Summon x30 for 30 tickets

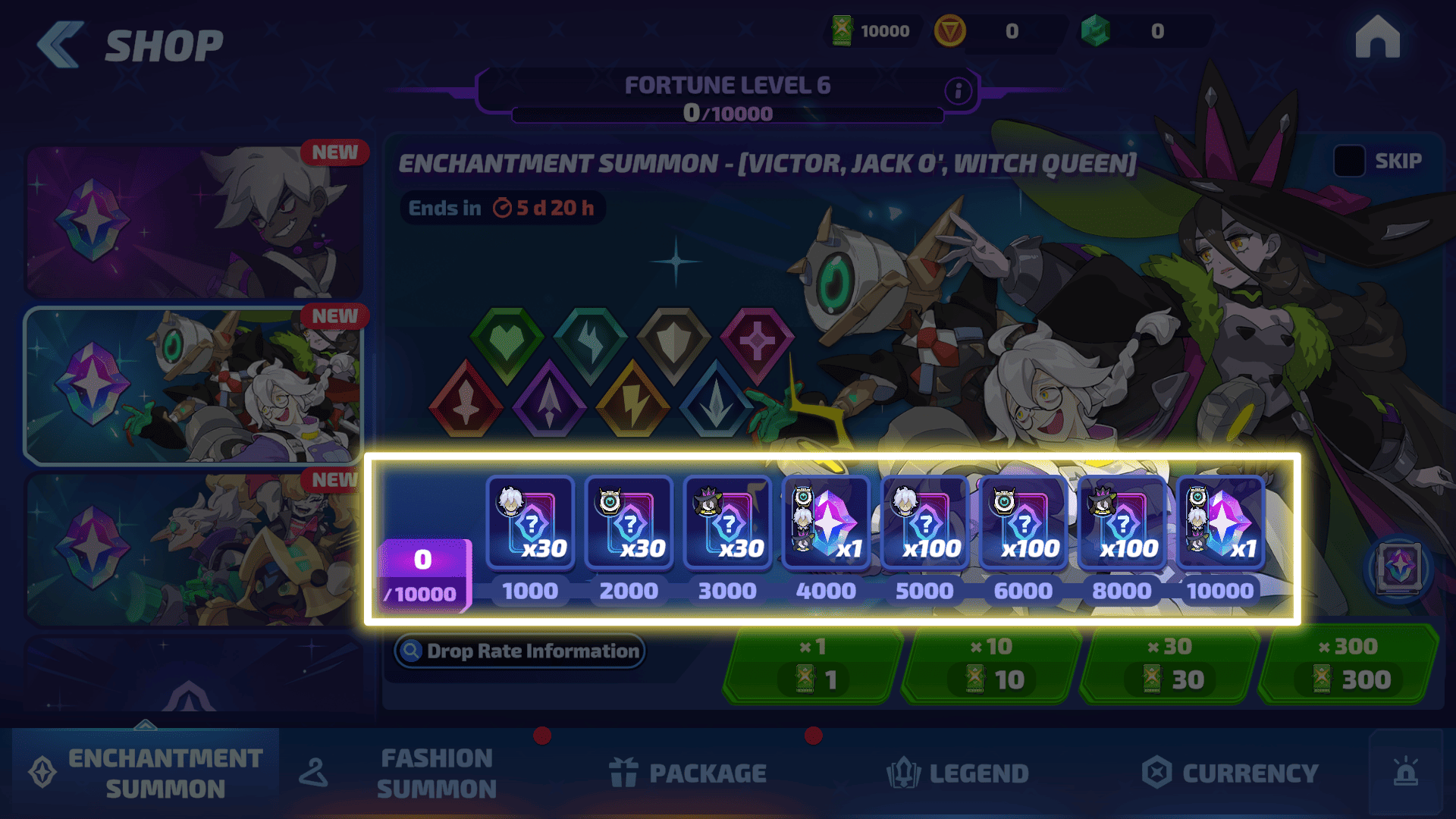click(x=1170, y=665)
